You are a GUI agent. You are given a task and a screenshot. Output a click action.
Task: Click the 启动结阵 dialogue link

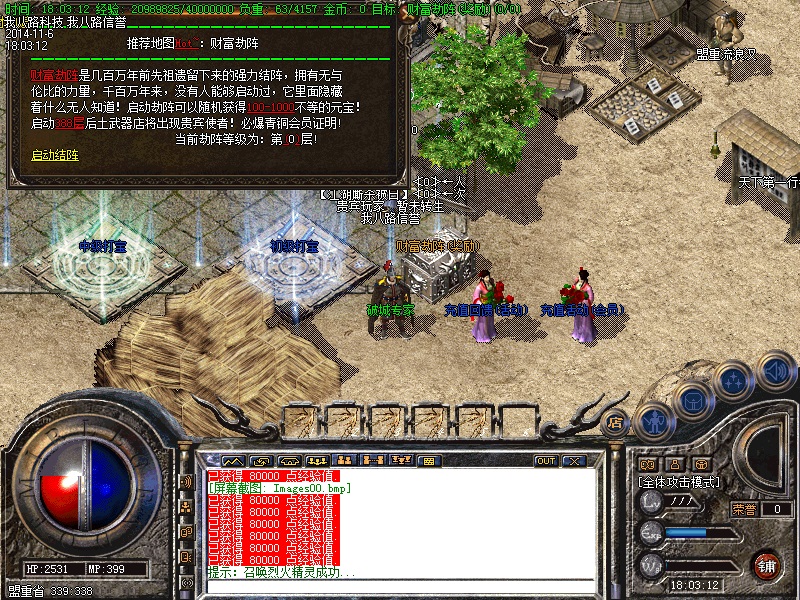click(55, 155)
